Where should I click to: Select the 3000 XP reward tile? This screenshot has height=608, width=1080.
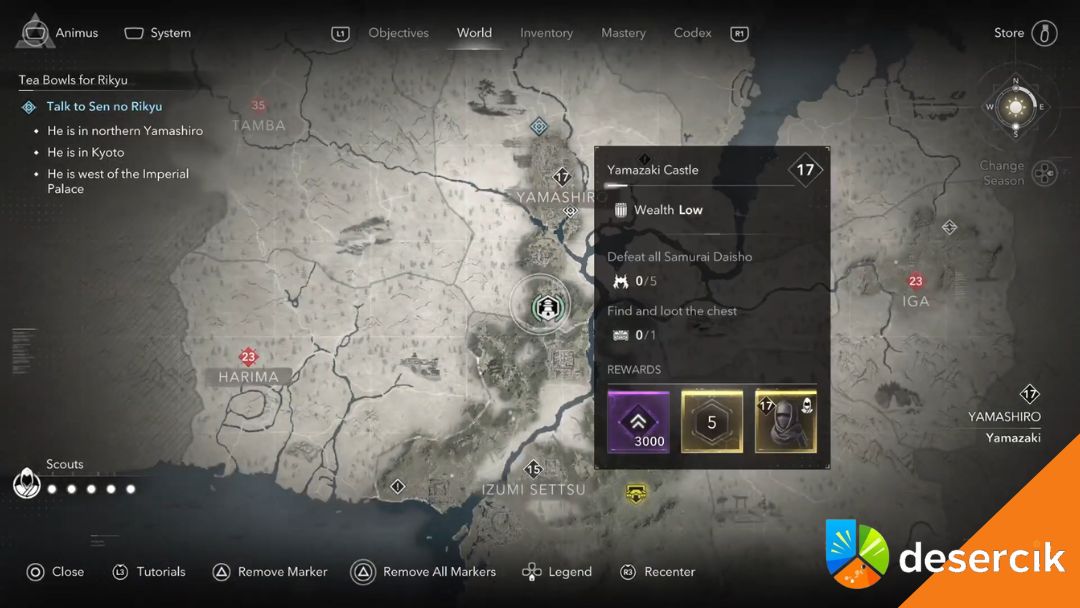tap(638, 421)
